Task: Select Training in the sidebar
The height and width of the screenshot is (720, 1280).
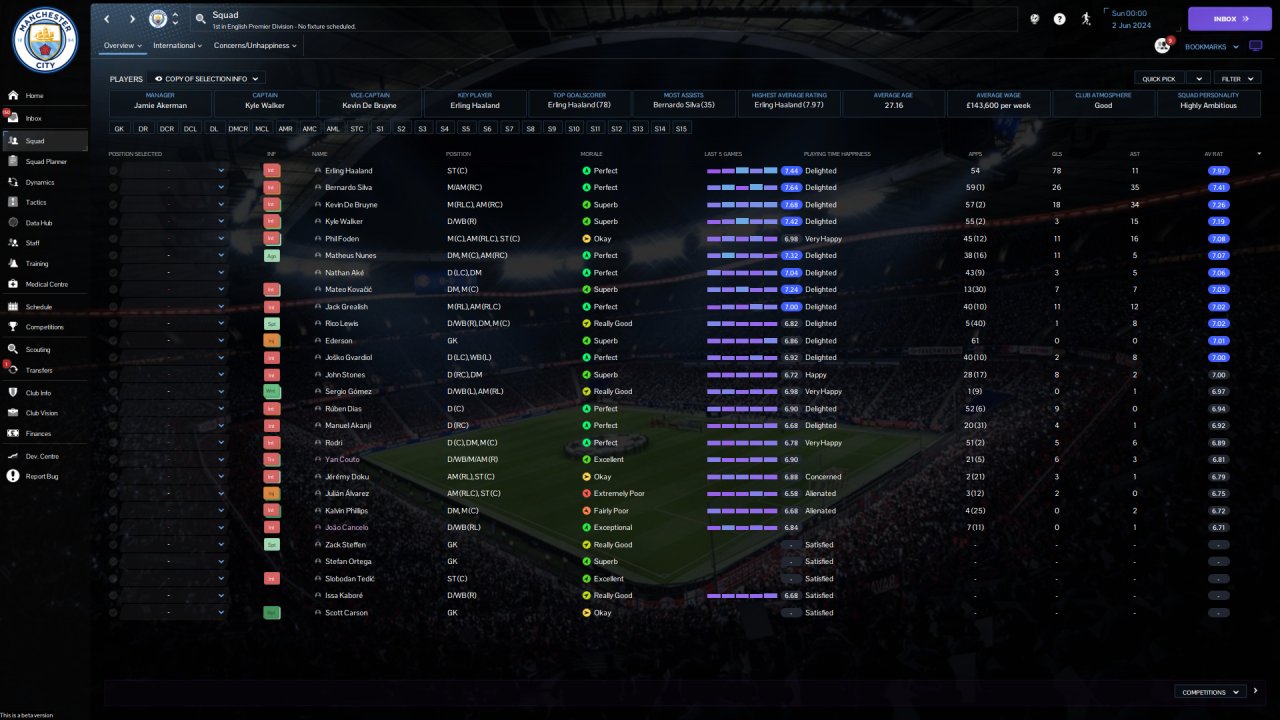Action: [x=37, y=264]
